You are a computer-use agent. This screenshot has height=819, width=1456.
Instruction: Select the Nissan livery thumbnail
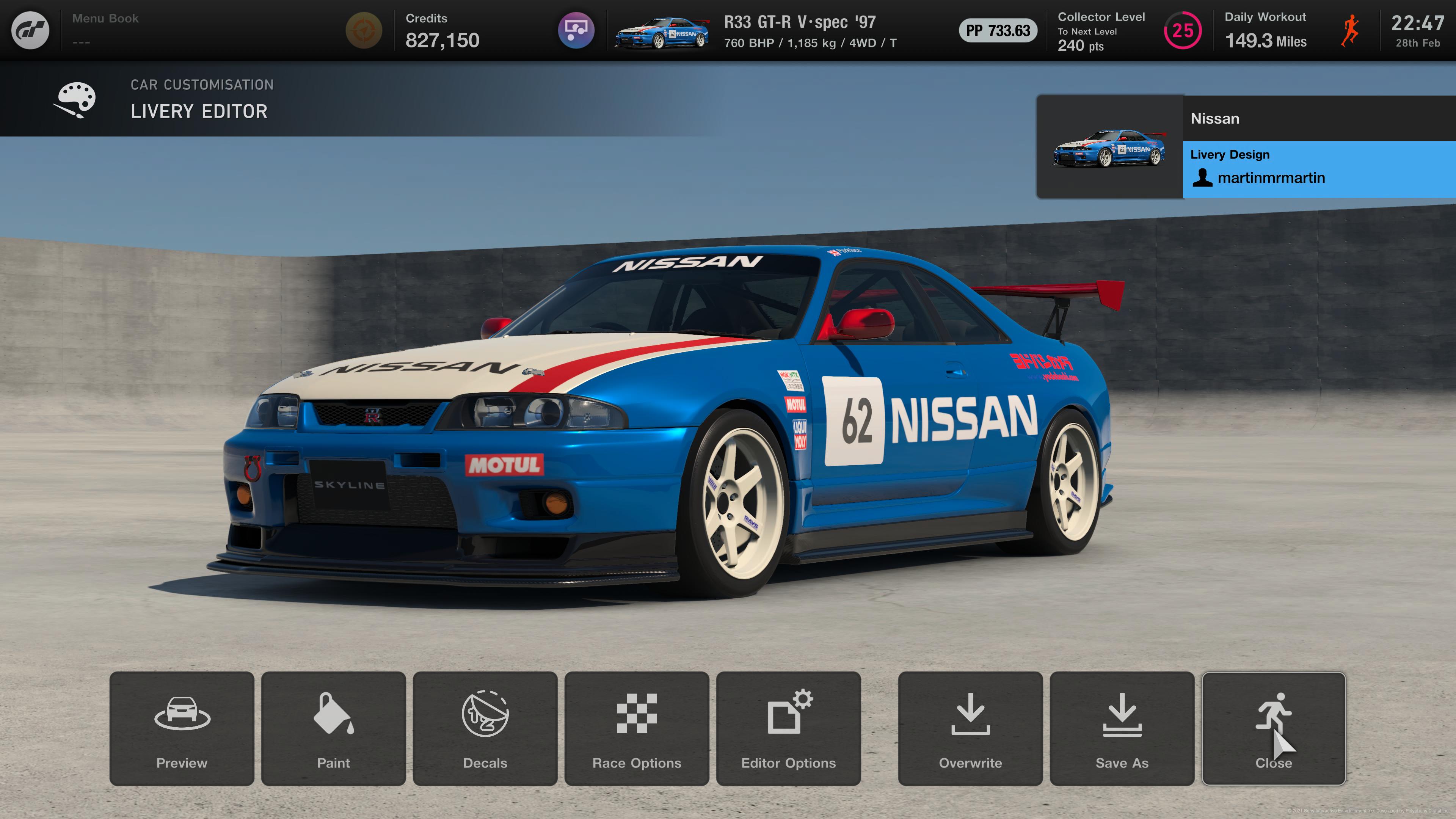point(1109,147)
